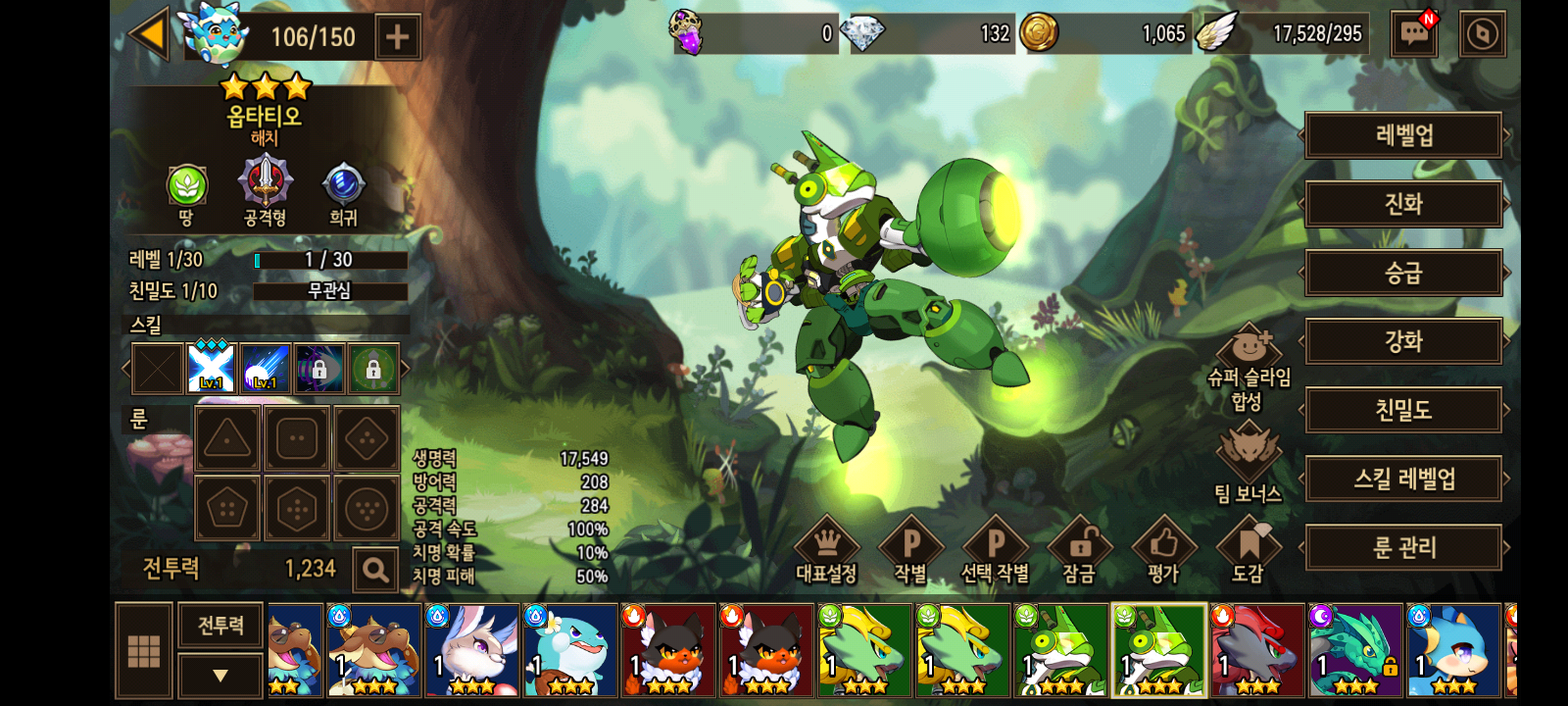1568x706 pixels.
Task: Open the chat bubble with notification
Action: [1414, 34]
